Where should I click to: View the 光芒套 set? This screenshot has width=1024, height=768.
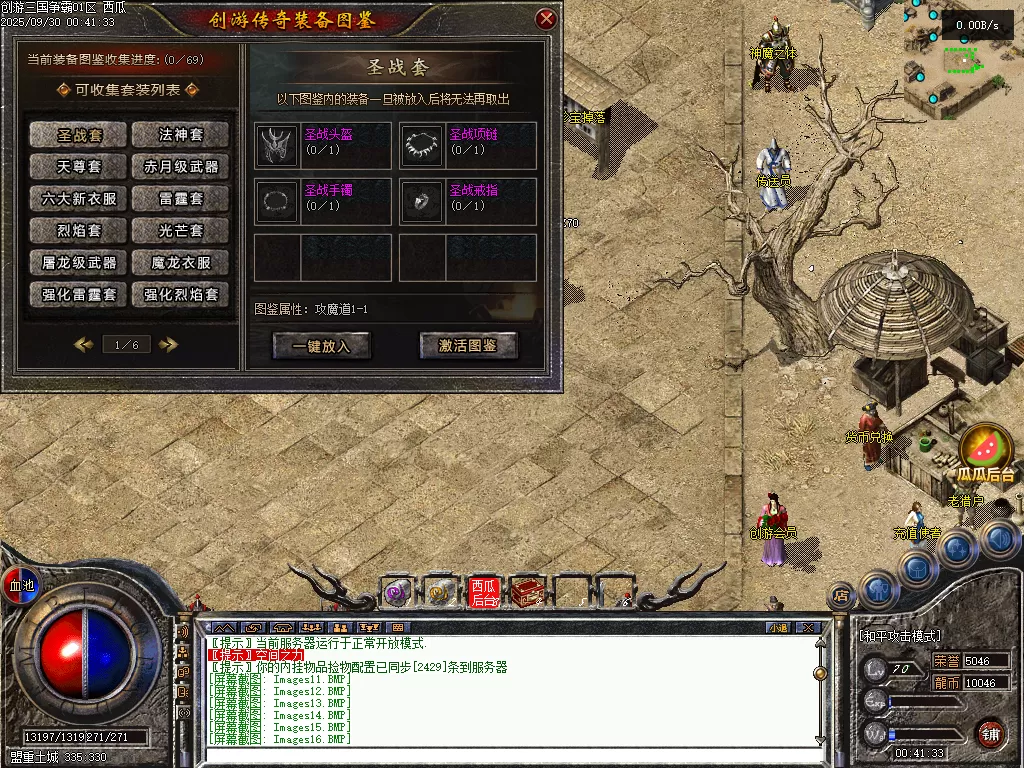point(180,230)
